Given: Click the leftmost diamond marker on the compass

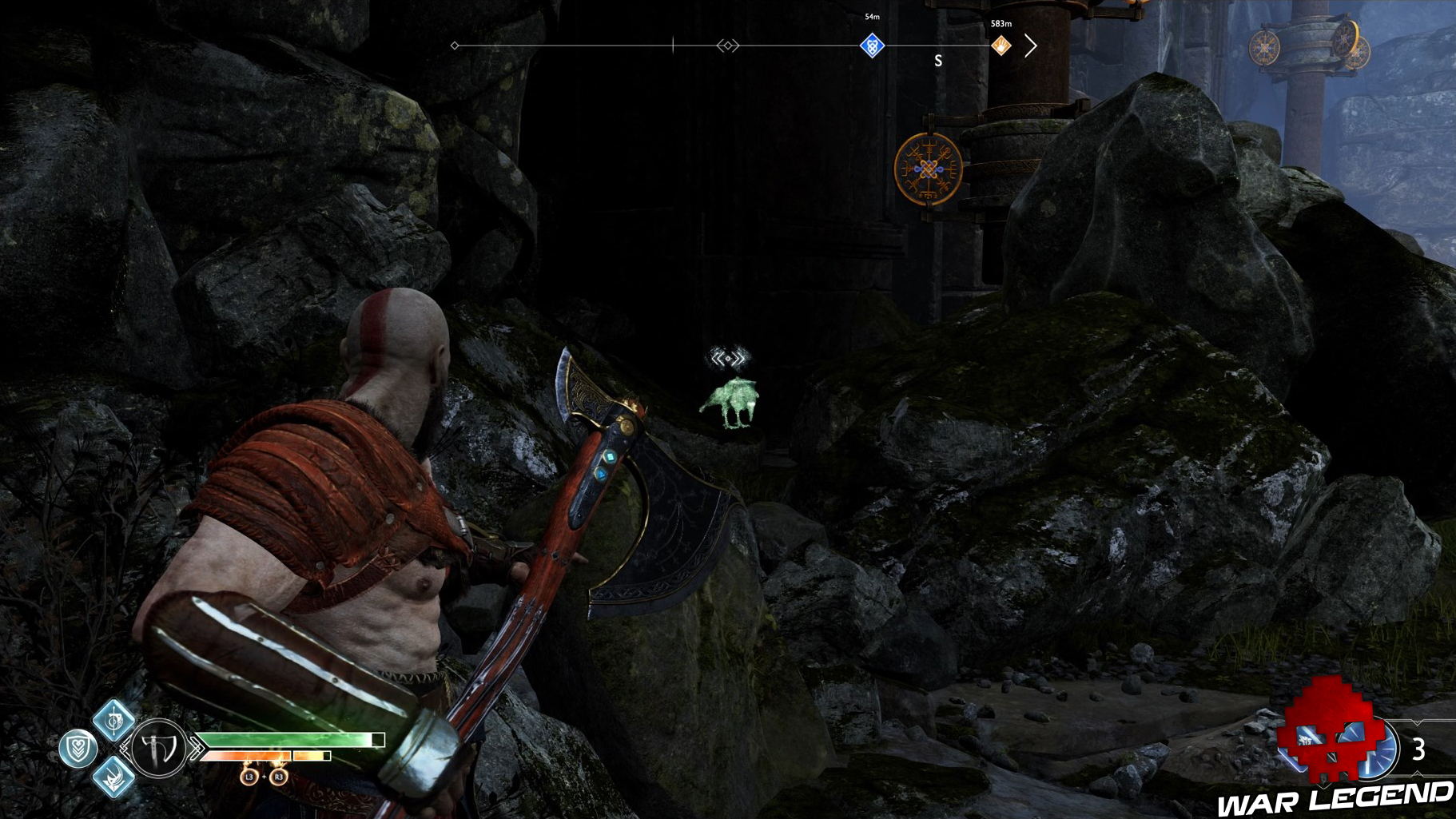Looking at the screenshot, I should [454, 46].
